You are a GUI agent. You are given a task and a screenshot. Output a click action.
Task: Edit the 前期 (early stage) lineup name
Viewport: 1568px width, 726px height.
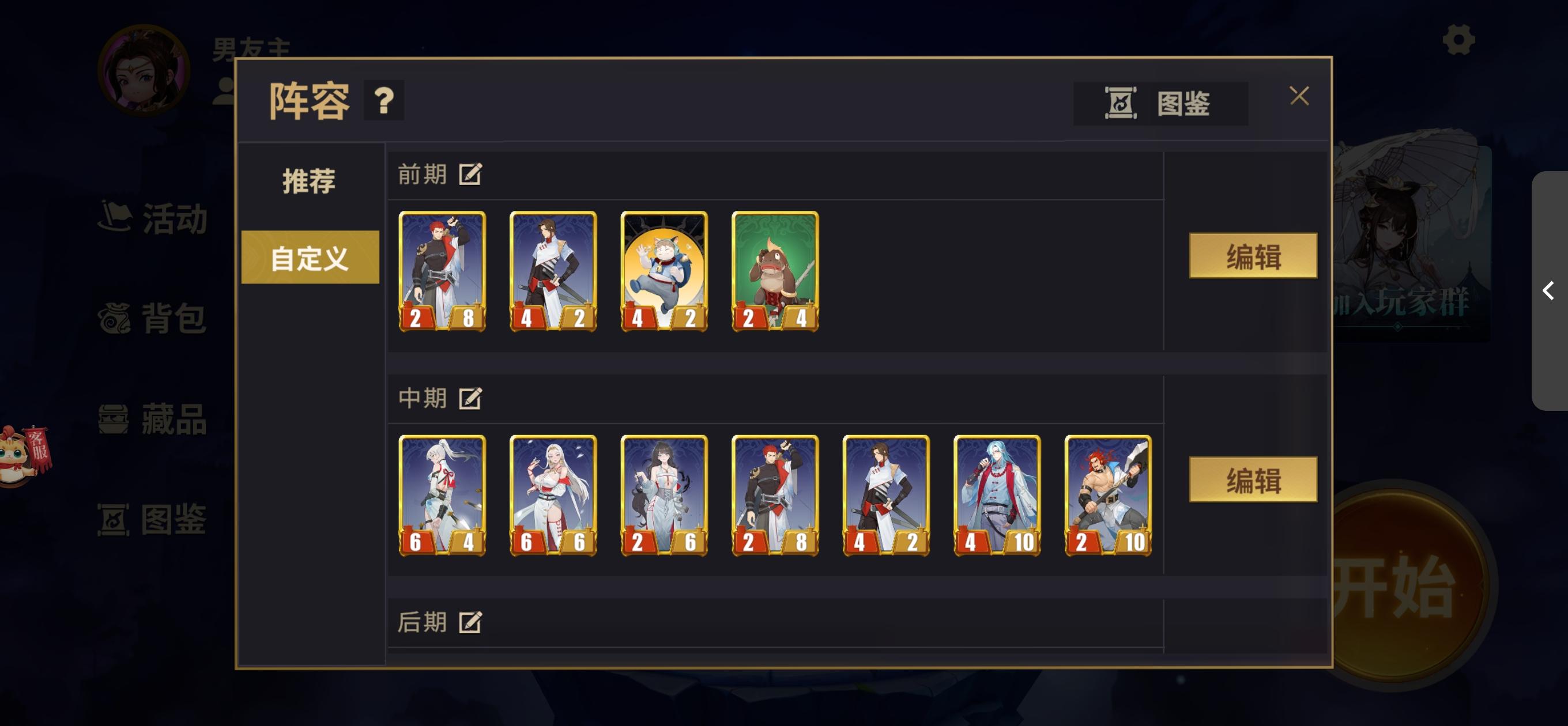click(471, 173)
